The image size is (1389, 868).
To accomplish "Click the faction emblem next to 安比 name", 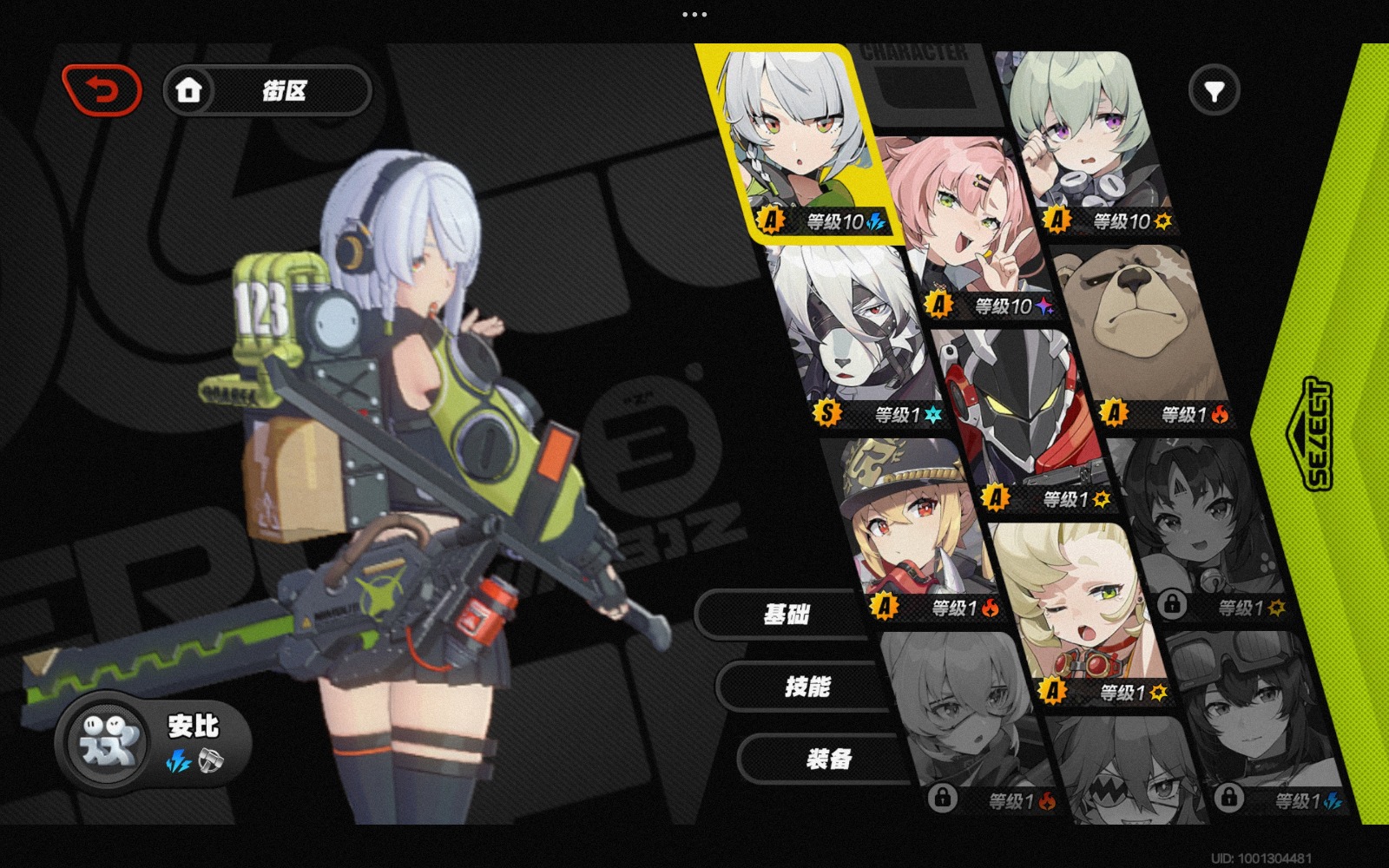I will click(106, 744).
